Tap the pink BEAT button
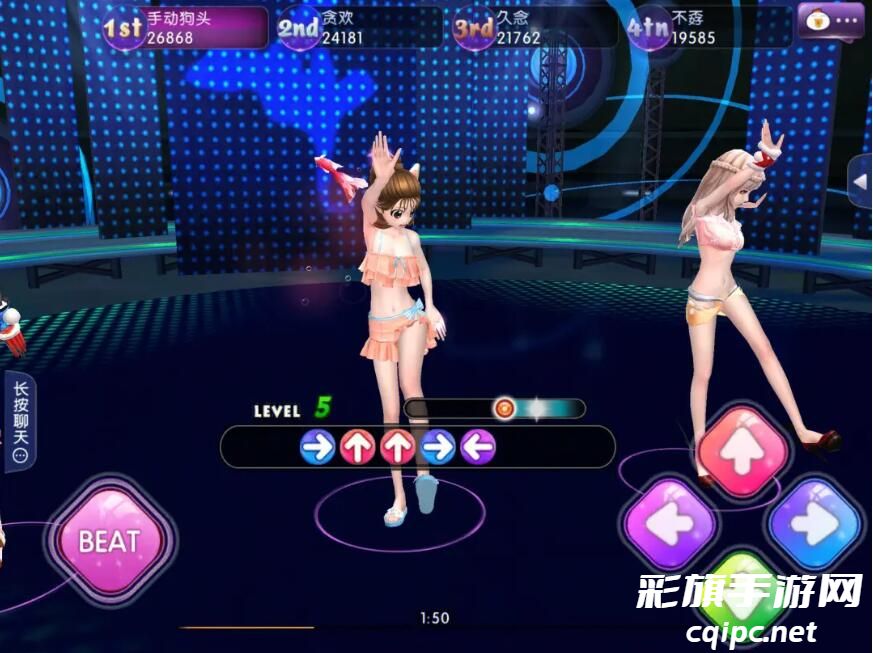873x653 pixels. coord(109,542)
